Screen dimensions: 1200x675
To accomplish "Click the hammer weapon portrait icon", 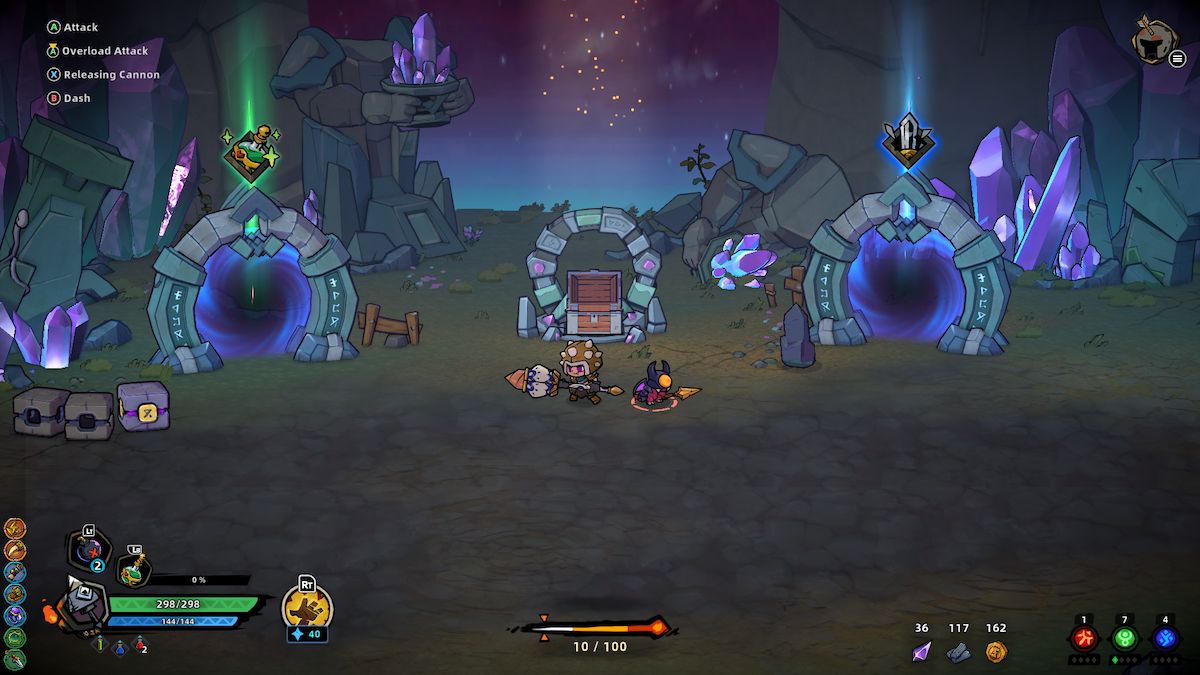I will pos(80,603).
